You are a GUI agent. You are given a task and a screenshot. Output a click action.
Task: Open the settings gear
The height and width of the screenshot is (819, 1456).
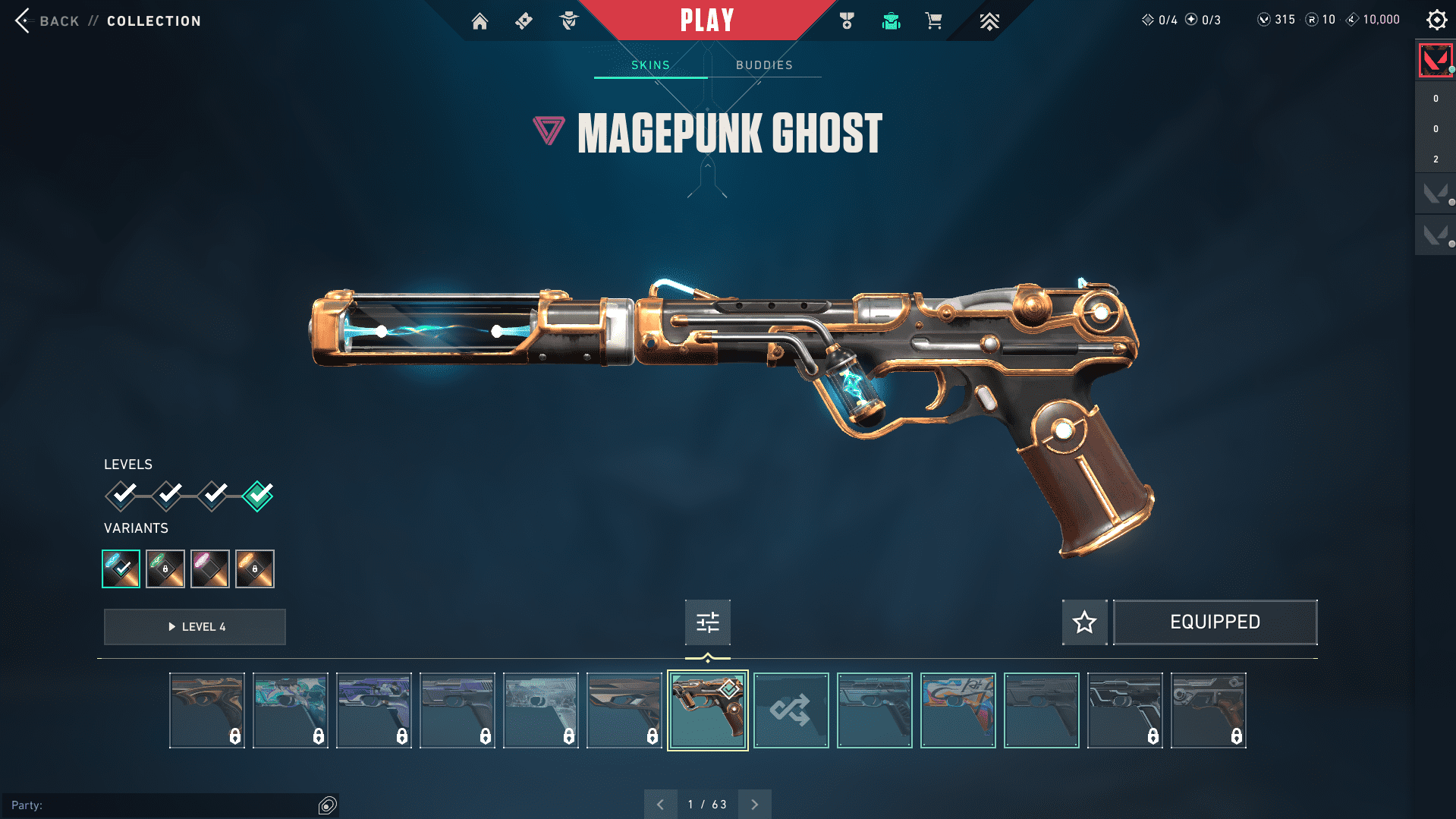pyautogui.click(x=1436, y=20)
